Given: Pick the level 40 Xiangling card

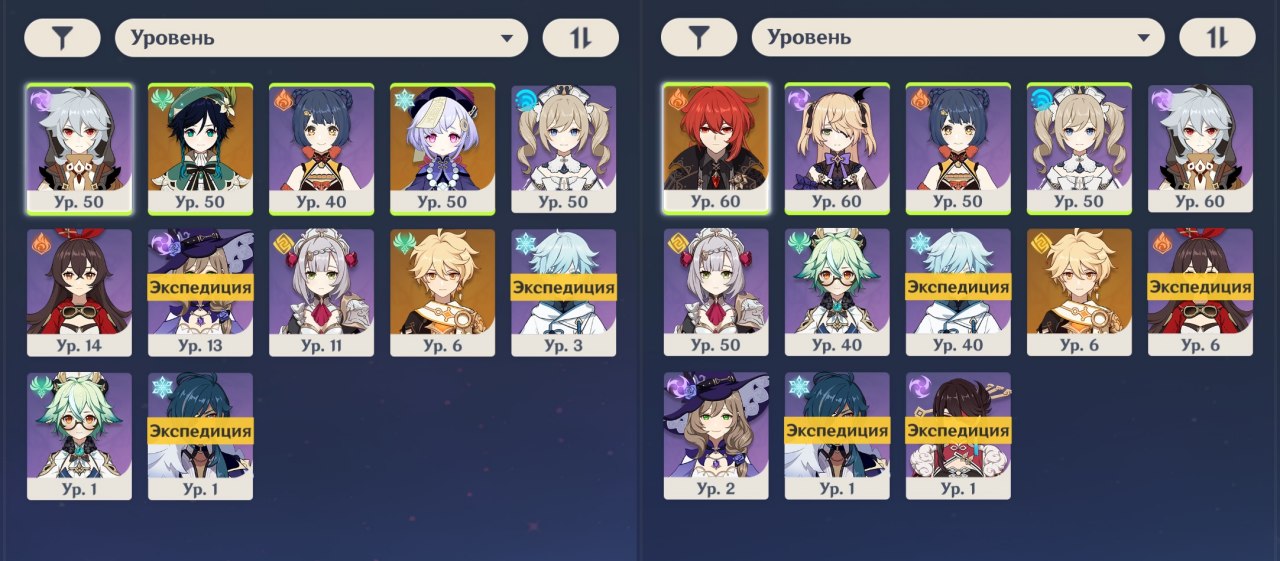Looking at the screenshot, I should (322, 148).
